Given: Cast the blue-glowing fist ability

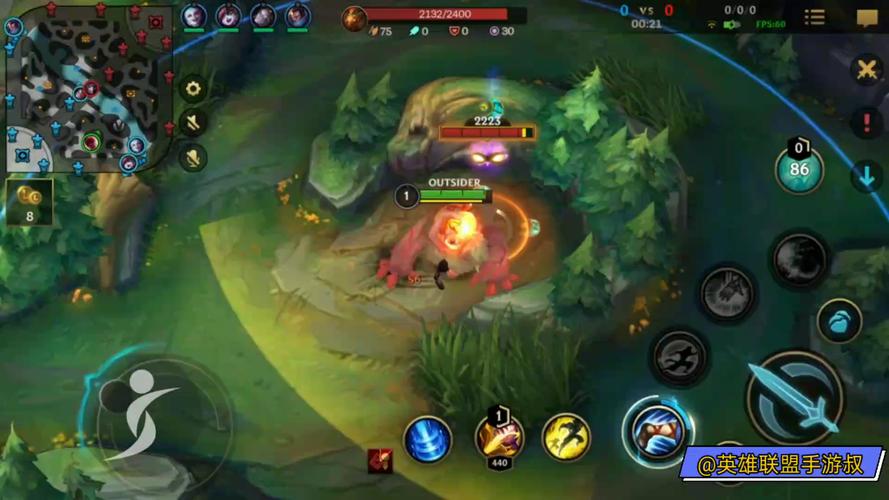Looking at the screenshot, I should [659, 431].
